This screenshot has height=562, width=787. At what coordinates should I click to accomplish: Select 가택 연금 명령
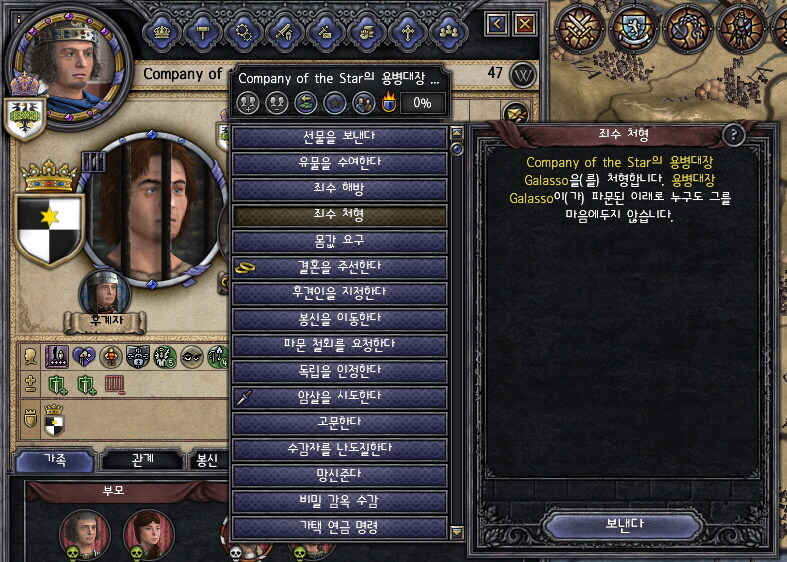(x=339, y=527)
